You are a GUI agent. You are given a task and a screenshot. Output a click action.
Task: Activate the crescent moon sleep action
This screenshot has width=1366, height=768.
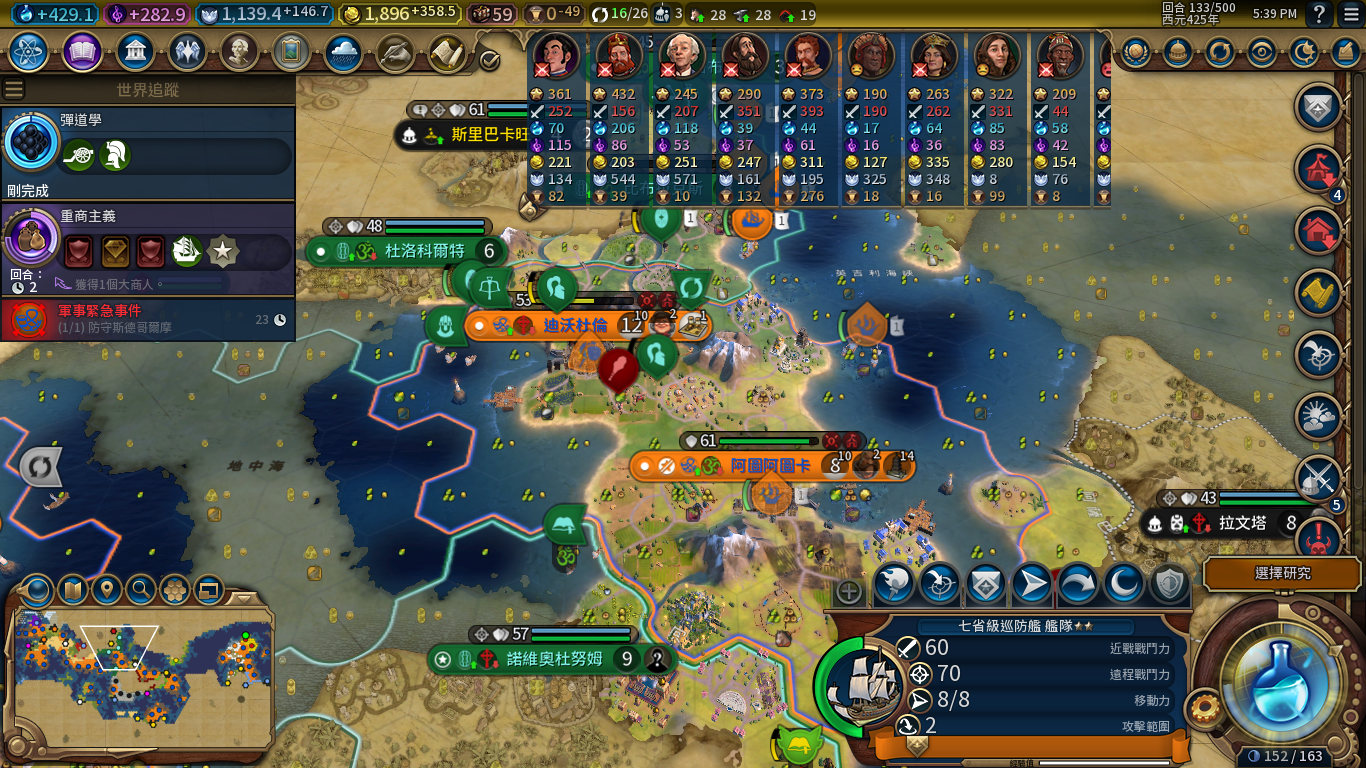click(1122, 584)
